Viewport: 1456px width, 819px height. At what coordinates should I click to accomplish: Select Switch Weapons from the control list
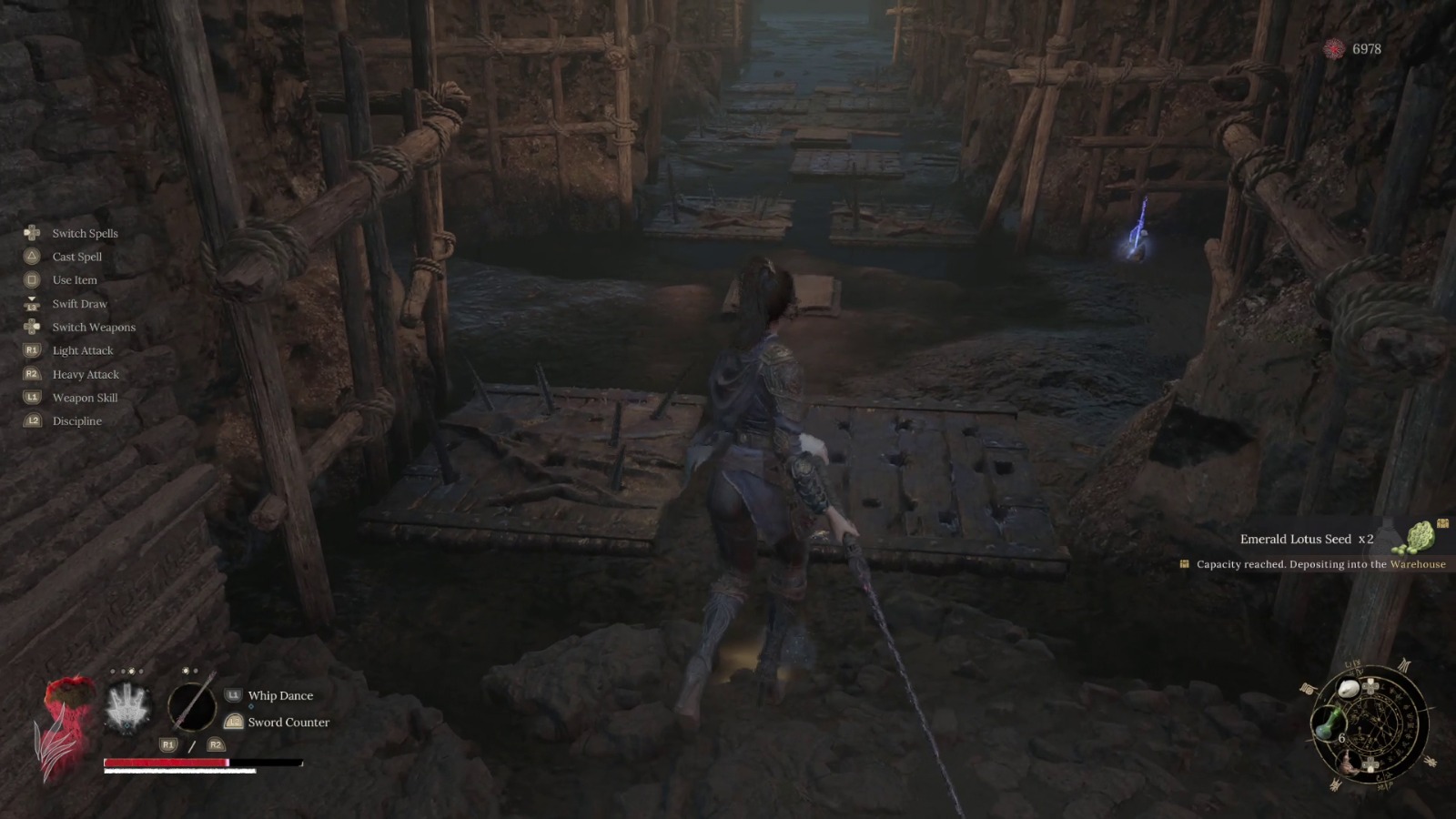[93, 326]
